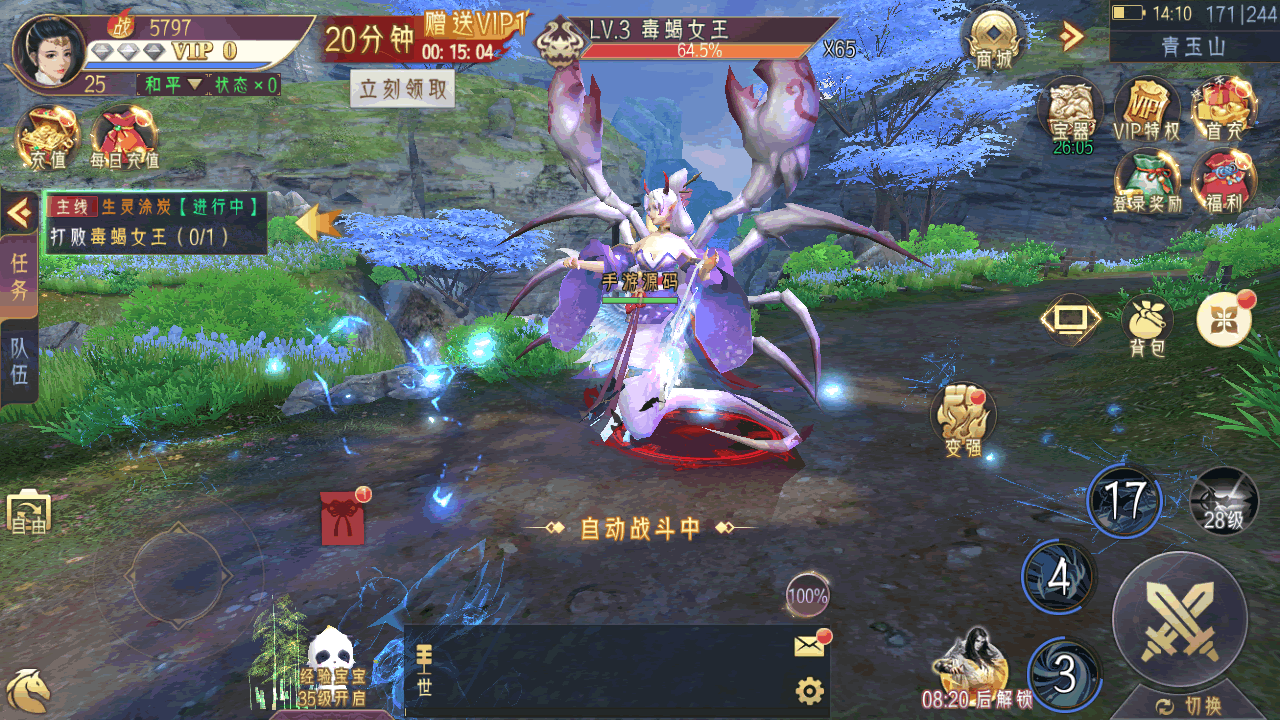Open the 每日充值 daily recharge bag
This screenshot has height=720, width=1280.
pyautogui.click(x=124, y=135)
